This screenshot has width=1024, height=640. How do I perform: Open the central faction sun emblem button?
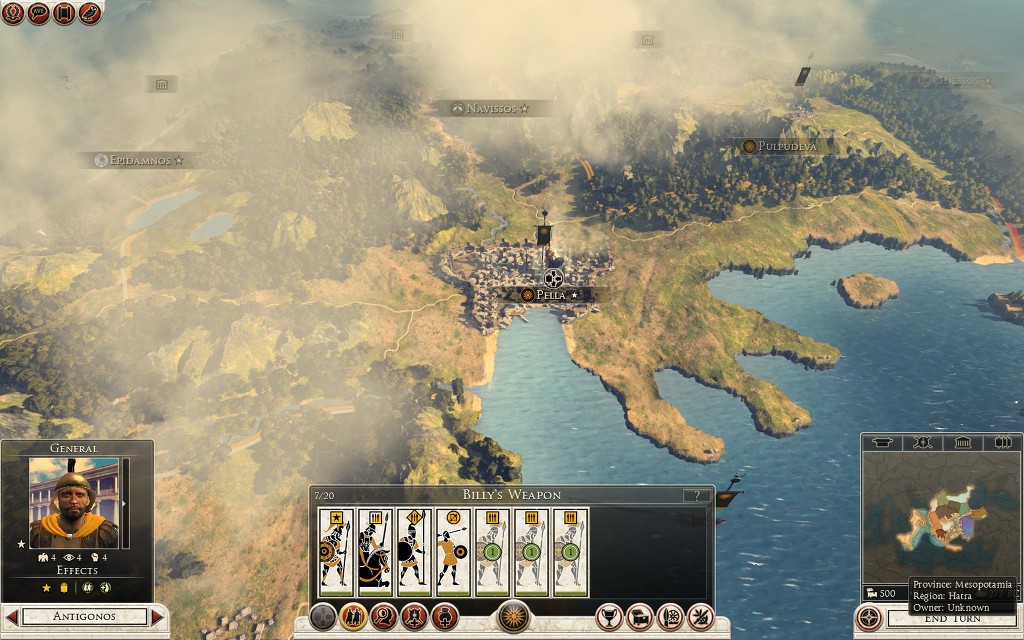(514, 616)
